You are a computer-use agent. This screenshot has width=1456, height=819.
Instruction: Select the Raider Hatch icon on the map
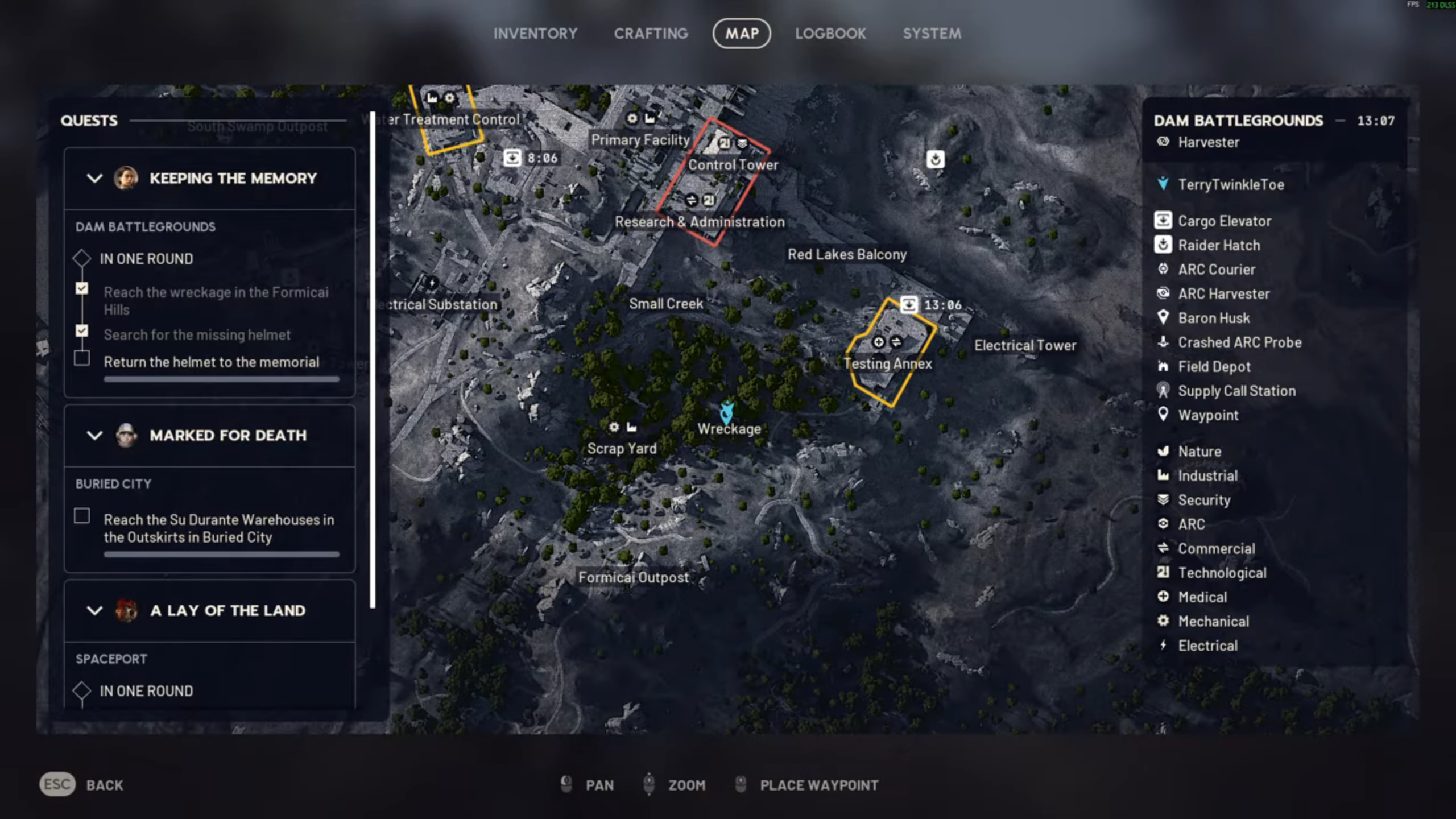click(x=936, y=159)
